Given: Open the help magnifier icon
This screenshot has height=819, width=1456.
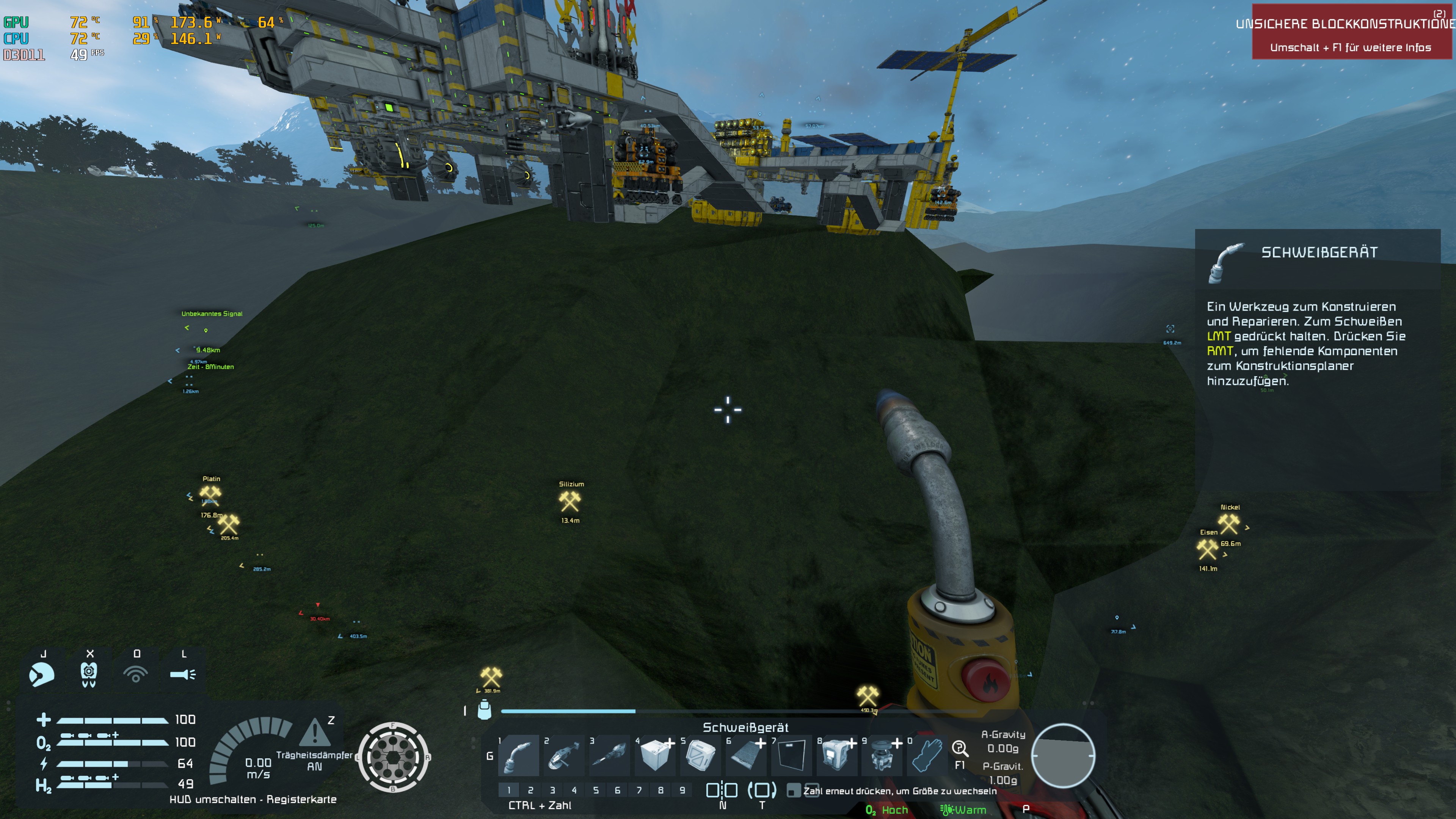Looking at the screenshot, I should 959,748.
